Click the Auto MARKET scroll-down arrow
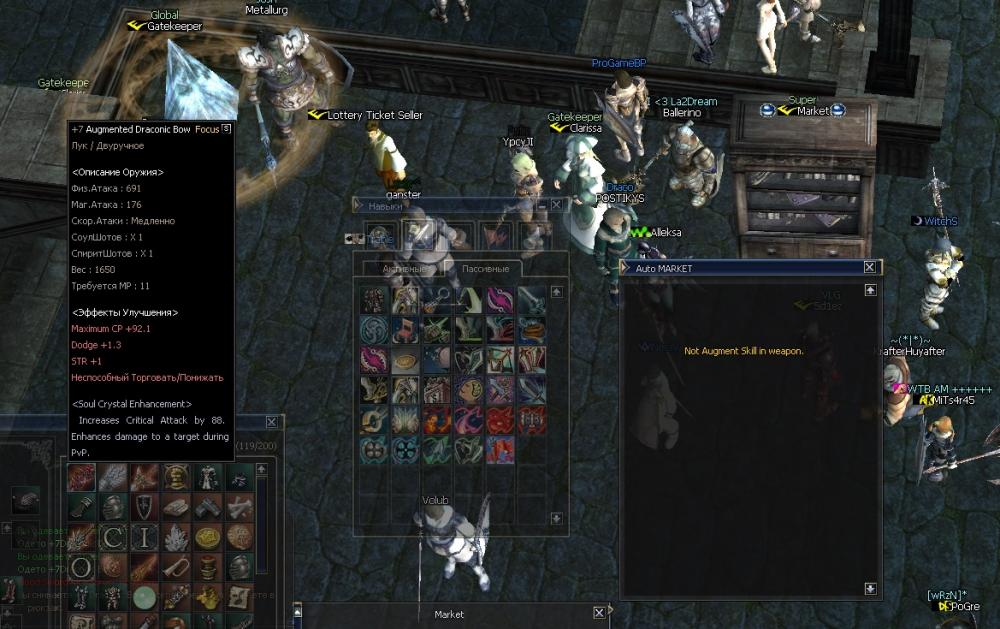Screen dimensions: 1000x629 (869, 589)
